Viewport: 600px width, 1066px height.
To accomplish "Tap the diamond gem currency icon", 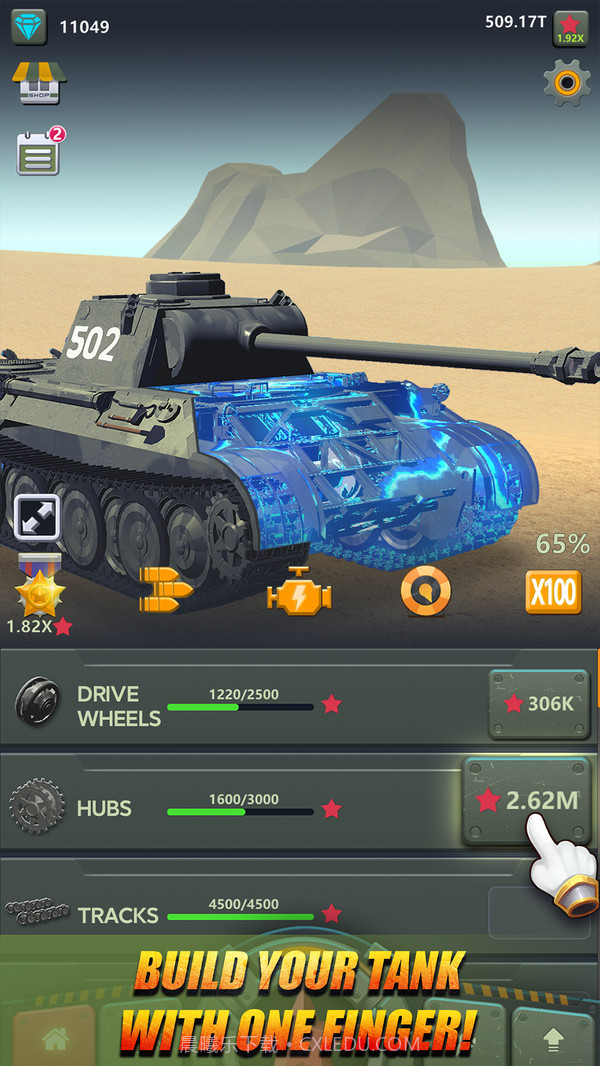I will click(x=29, y=27).
